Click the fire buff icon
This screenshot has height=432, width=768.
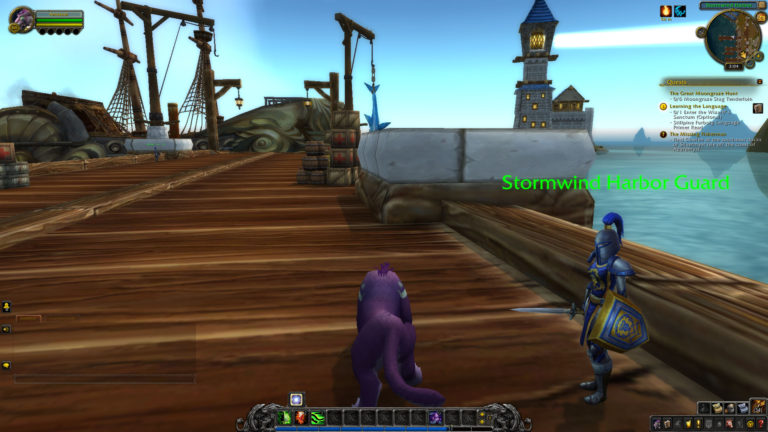[x=665, y=11]
